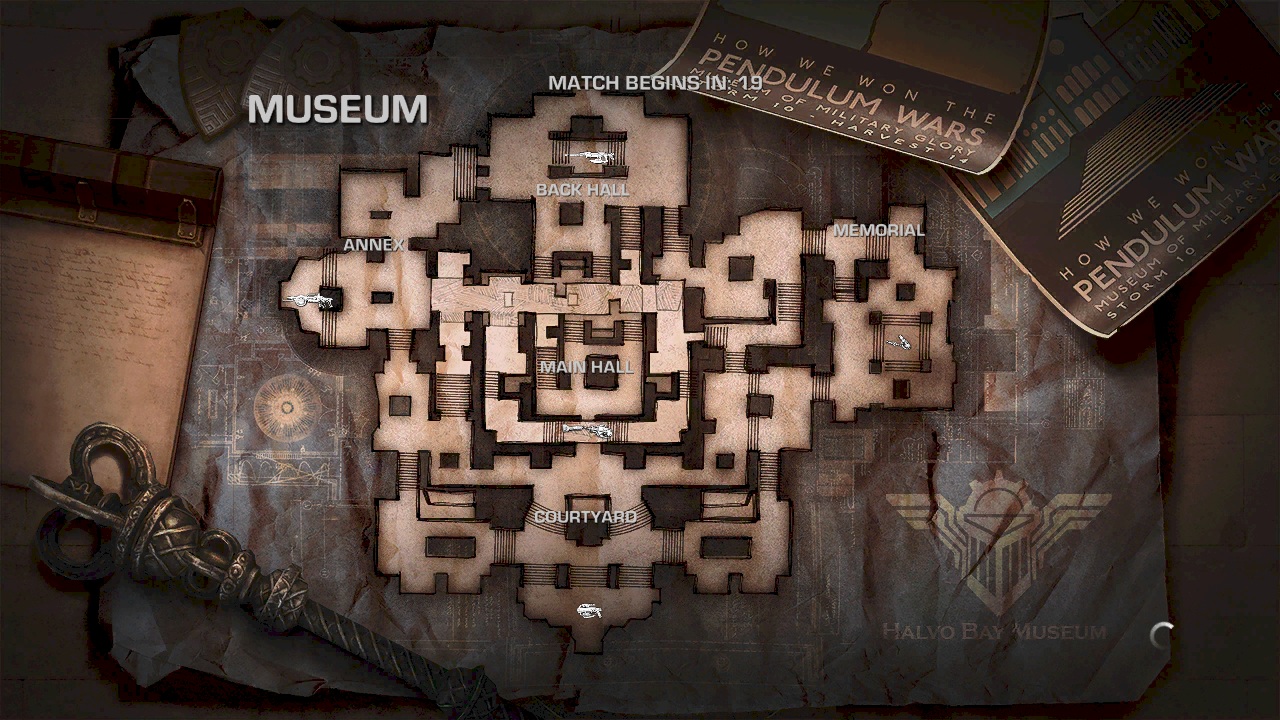Select the weapon pickup icon inside the Memorial
The image size is (1280, 720).
pos(897,340)
